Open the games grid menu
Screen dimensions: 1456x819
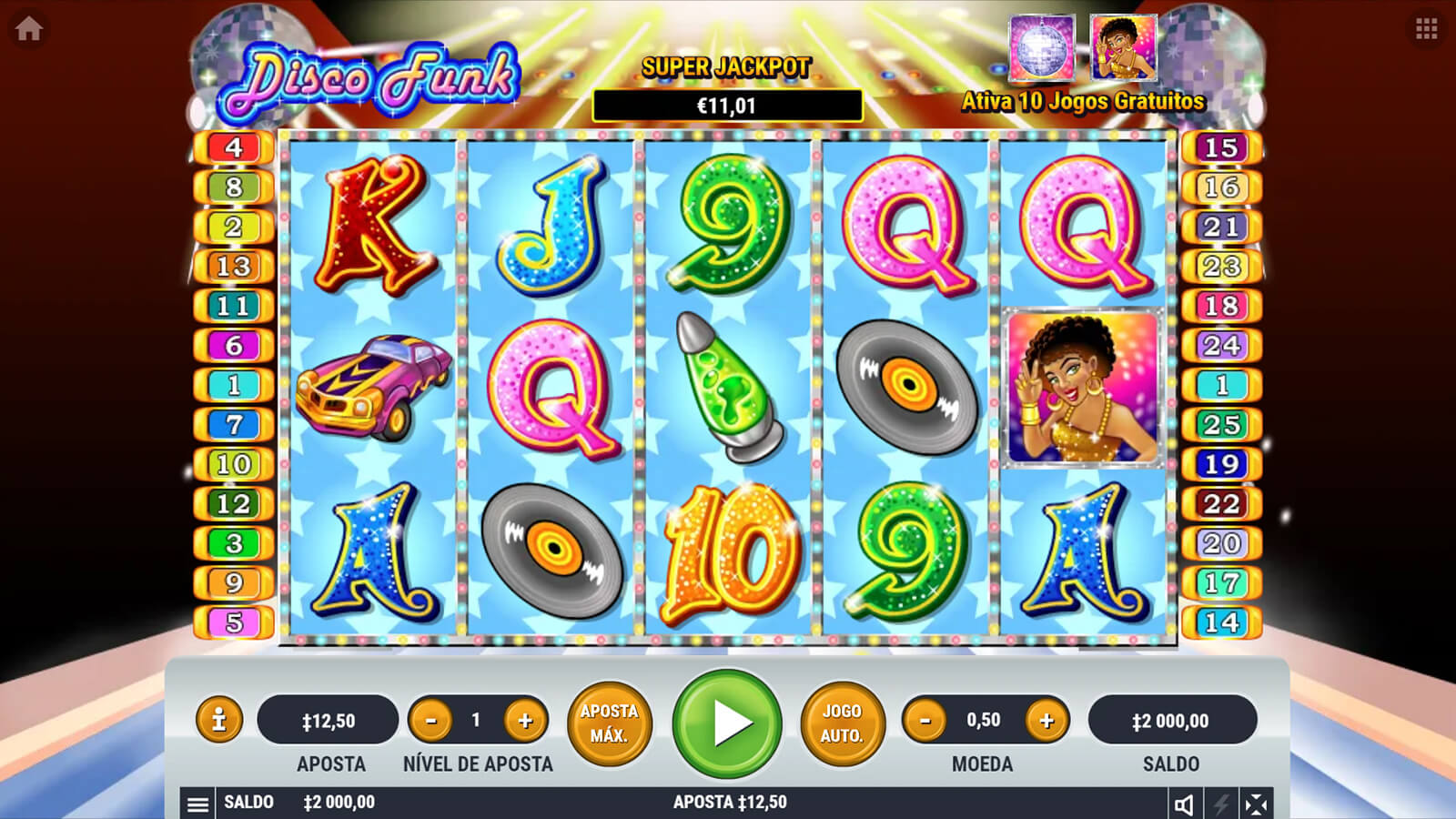tap(1426, 29)
